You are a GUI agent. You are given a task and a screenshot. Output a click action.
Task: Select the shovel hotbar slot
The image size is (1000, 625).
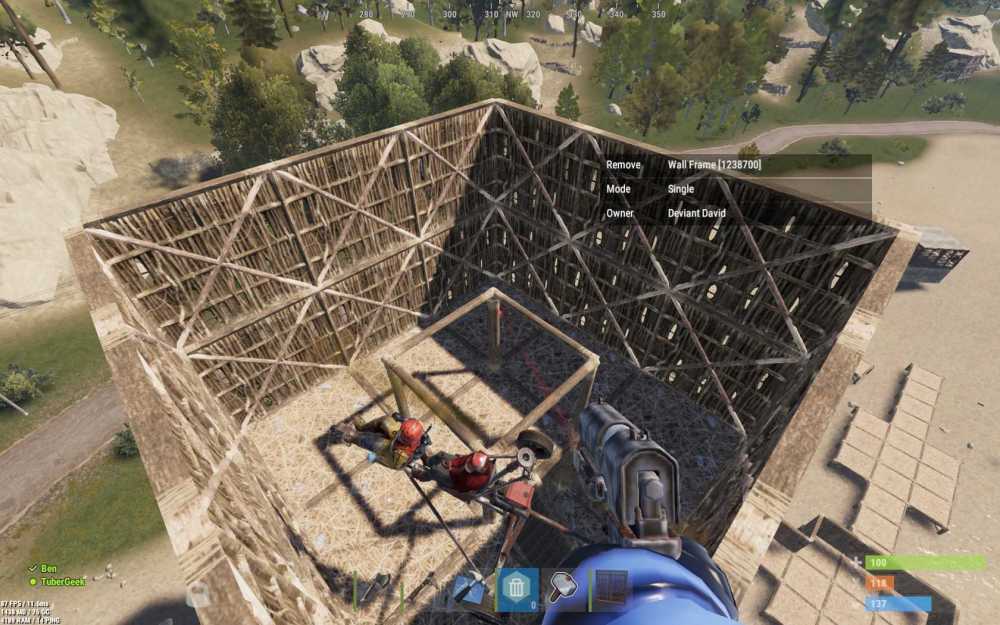click(376, 589)
